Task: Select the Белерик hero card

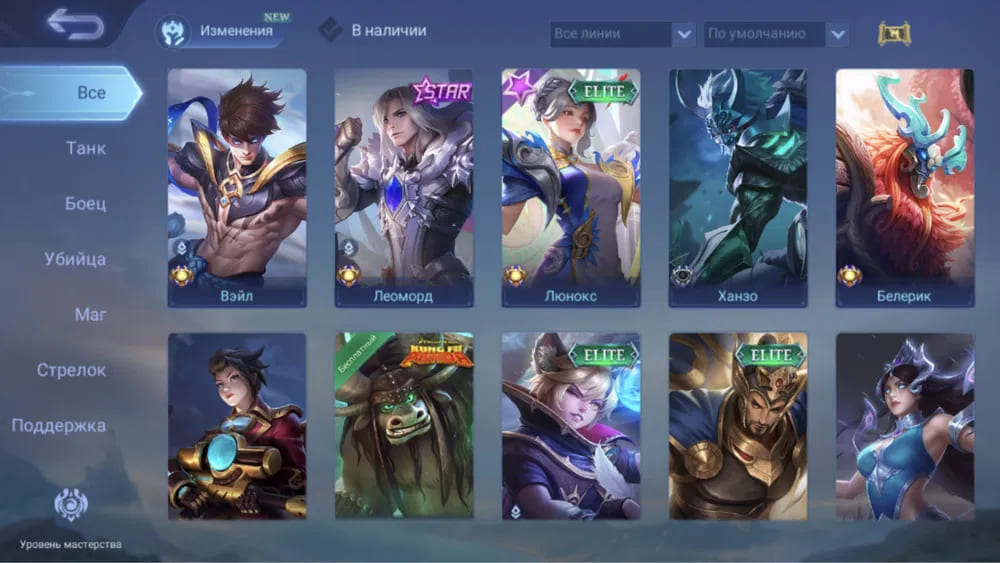Action: [x=905, y=187]
